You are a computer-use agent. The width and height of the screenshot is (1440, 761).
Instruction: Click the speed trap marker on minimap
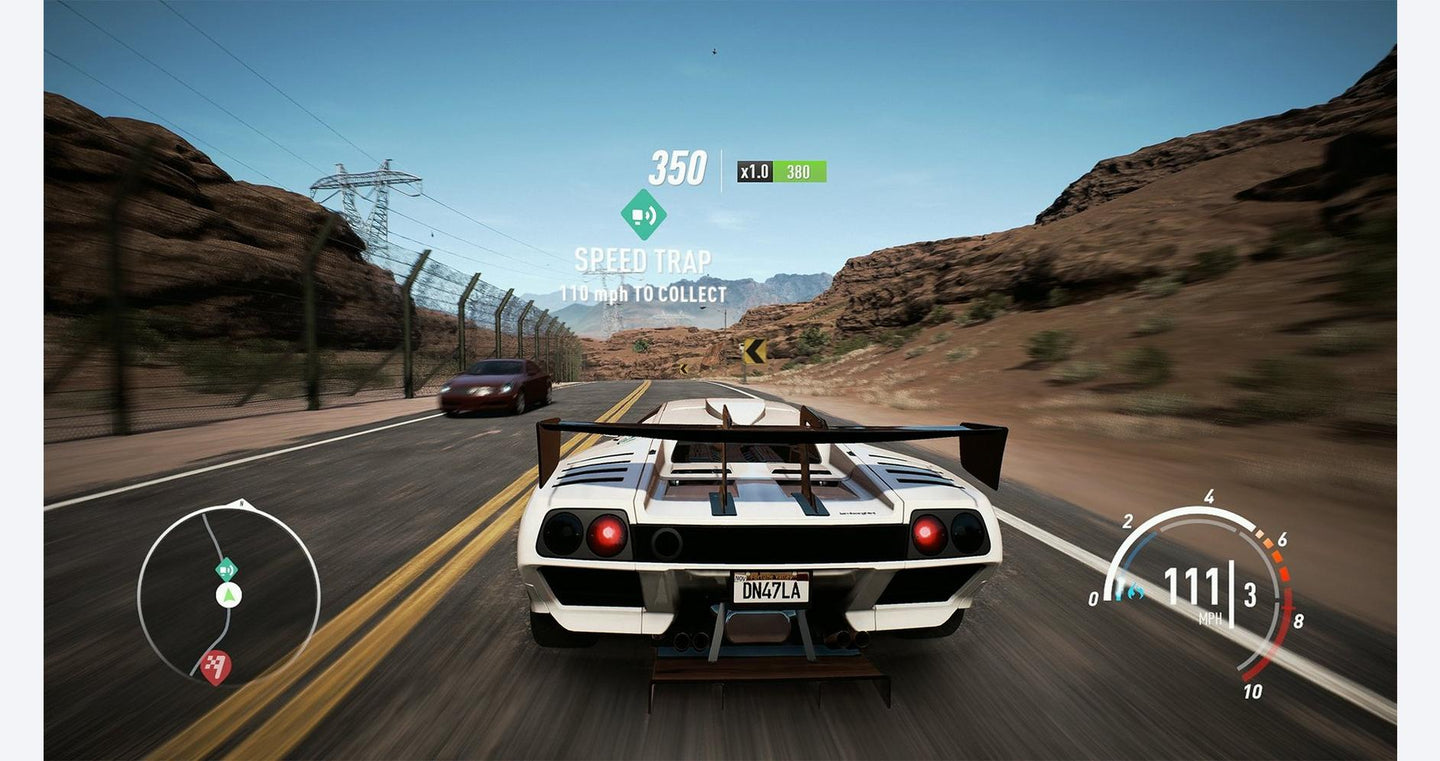coord(227,570)
